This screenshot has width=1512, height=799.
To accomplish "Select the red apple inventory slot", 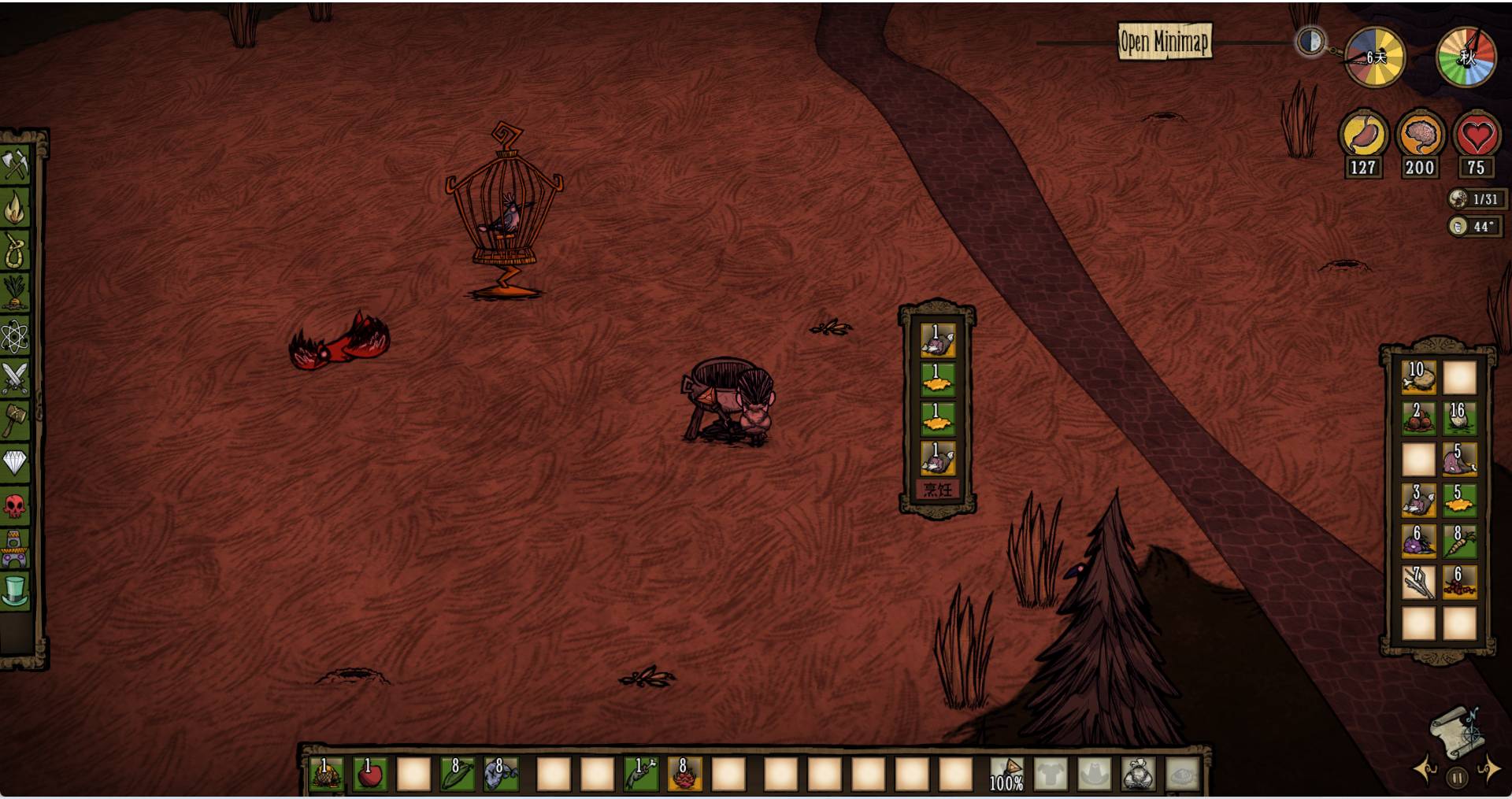I will (370, 775).
